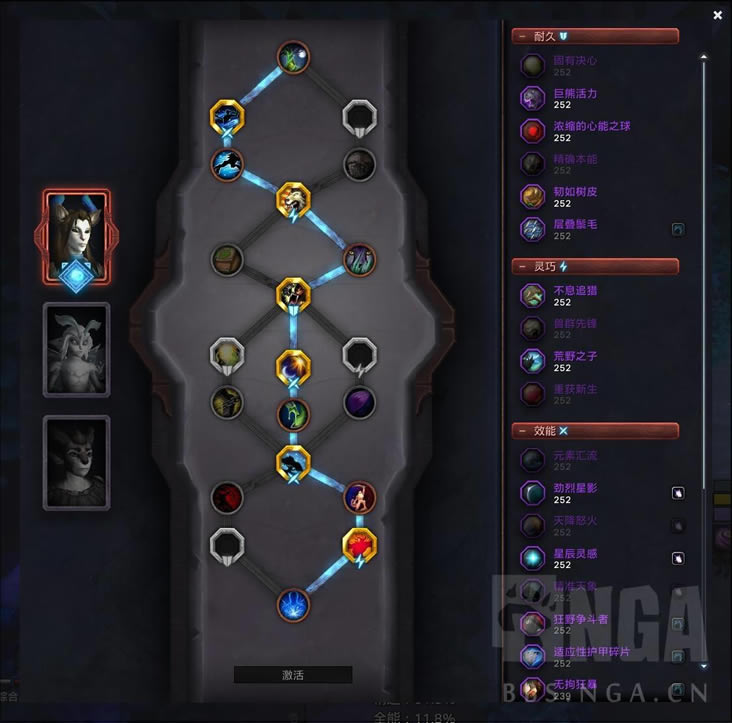The height and width of the screenshot is (723, 732).
Task: Collapse the 灵巧 conduit section
Action: 595,266
